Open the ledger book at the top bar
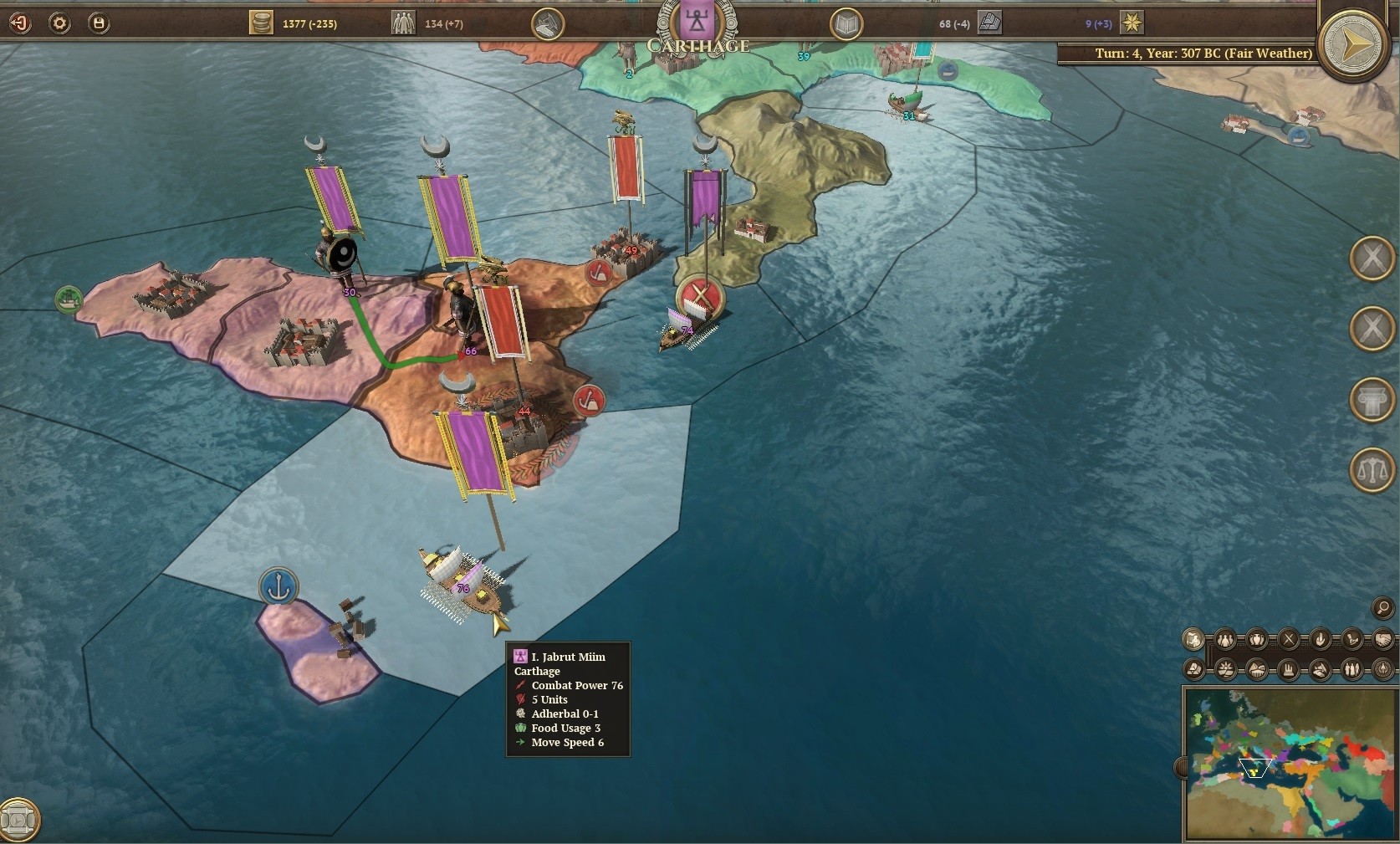This screenshot has width=1400, height=844. coord(847,23)
